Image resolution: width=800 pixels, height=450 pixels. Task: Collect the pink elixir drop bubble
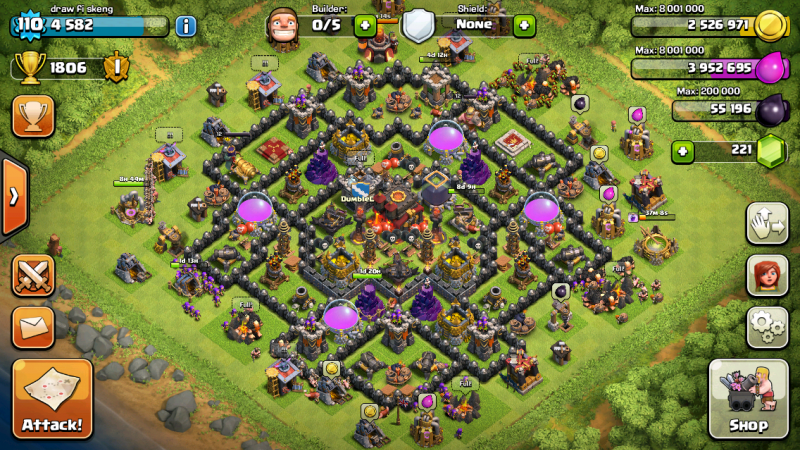tap(636, 115)
